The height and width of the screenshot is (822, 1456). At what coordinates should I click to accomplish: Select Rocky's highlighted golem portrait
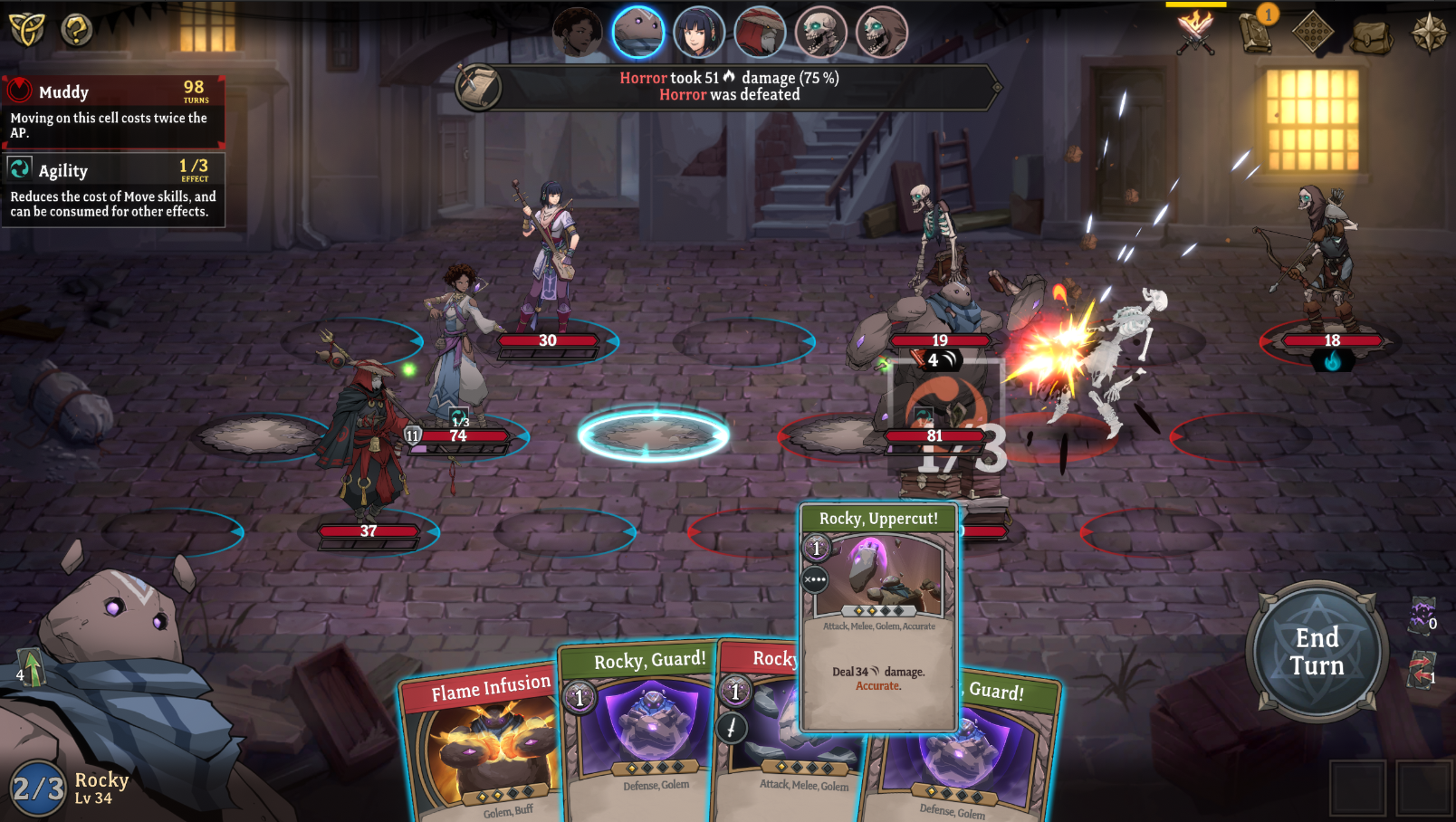[640, 31]
